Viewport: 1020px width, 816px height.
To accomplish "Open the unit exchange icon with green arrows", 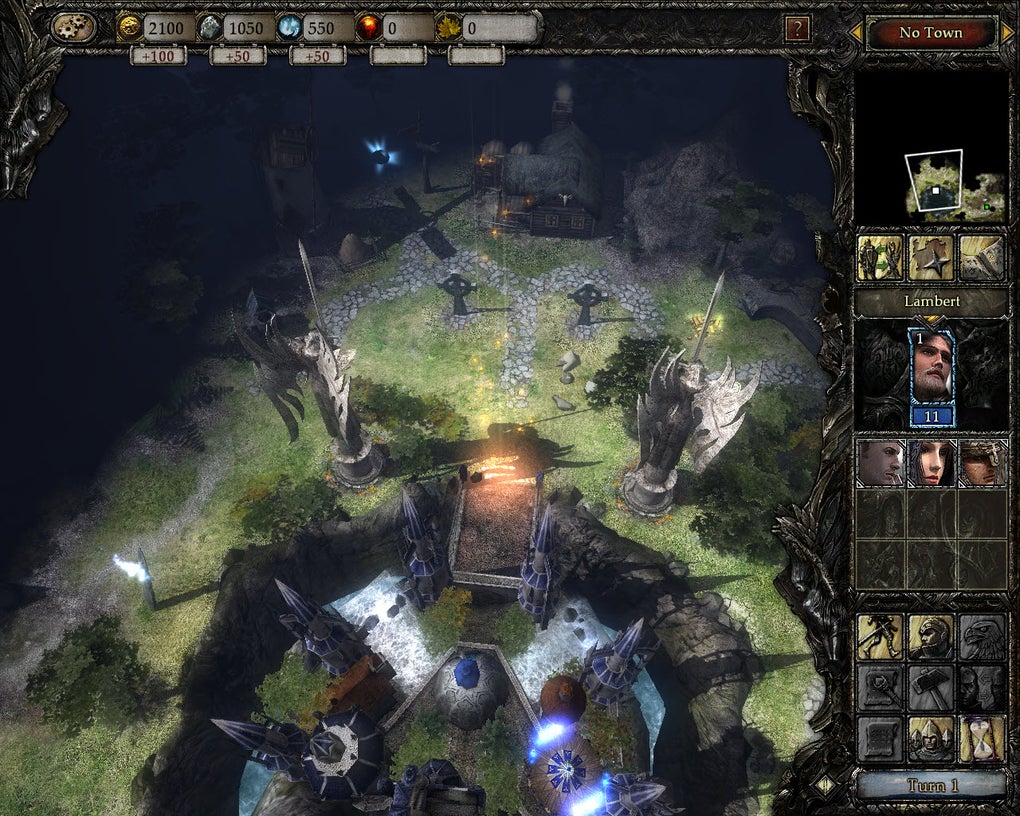I will click(x=880, y=259).
